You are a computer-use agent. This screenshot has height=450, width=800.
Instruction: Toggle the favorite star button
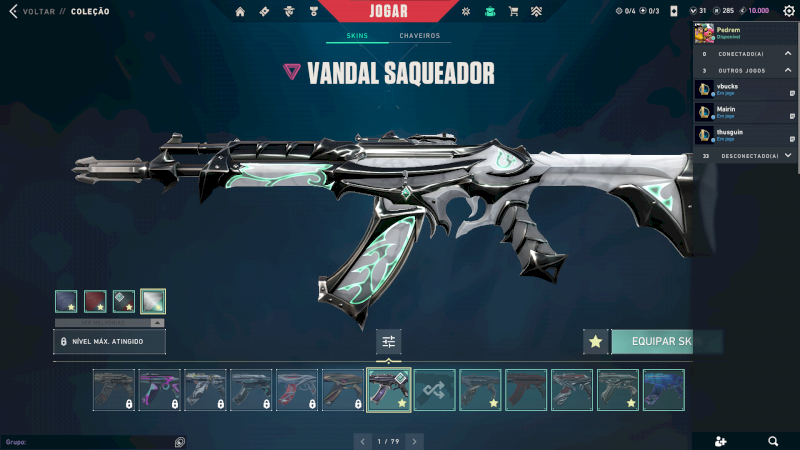(x=596, y=342)
